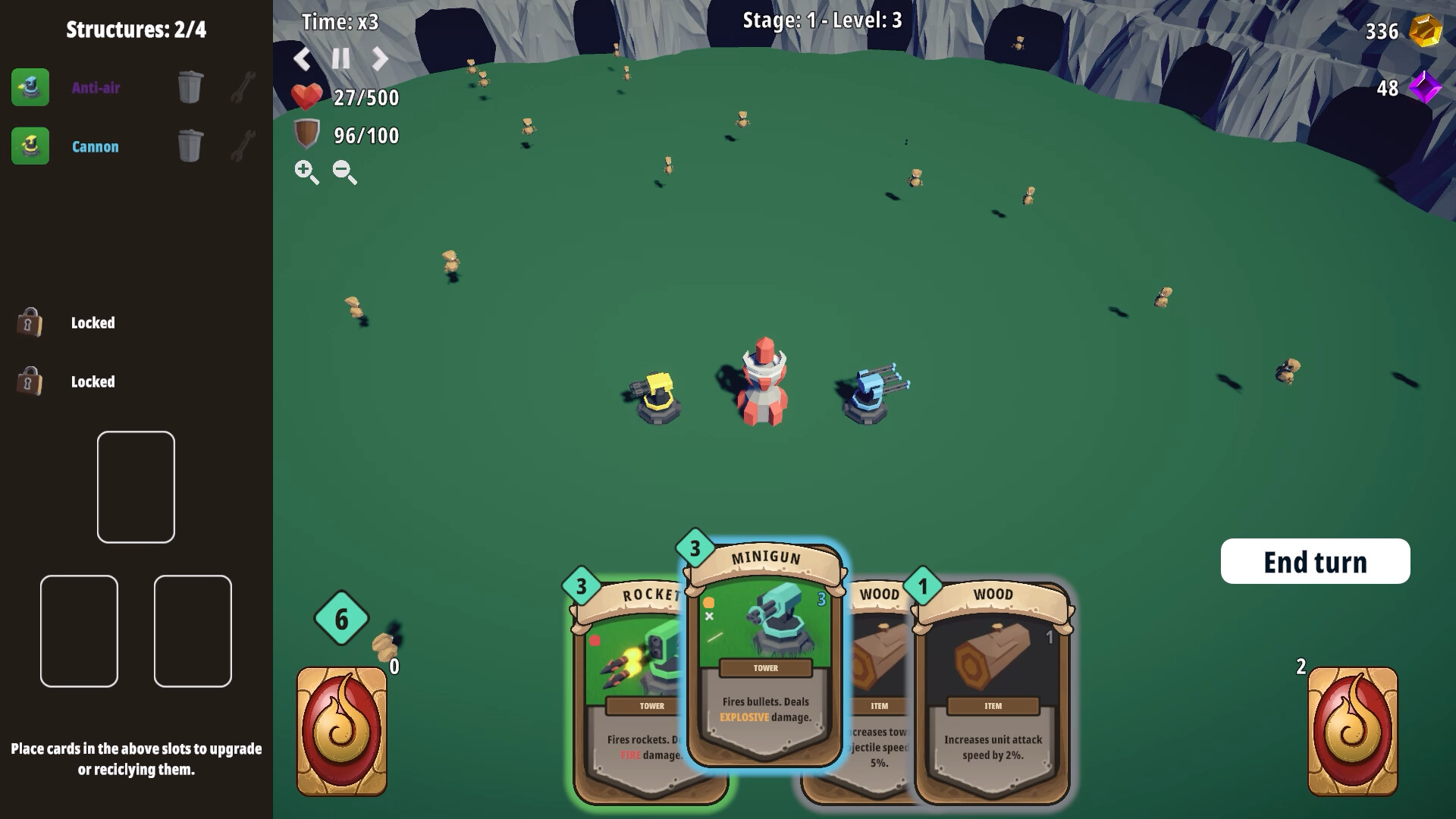
Task: Decrease game speed with left arrow
Action: click(302, 58)
